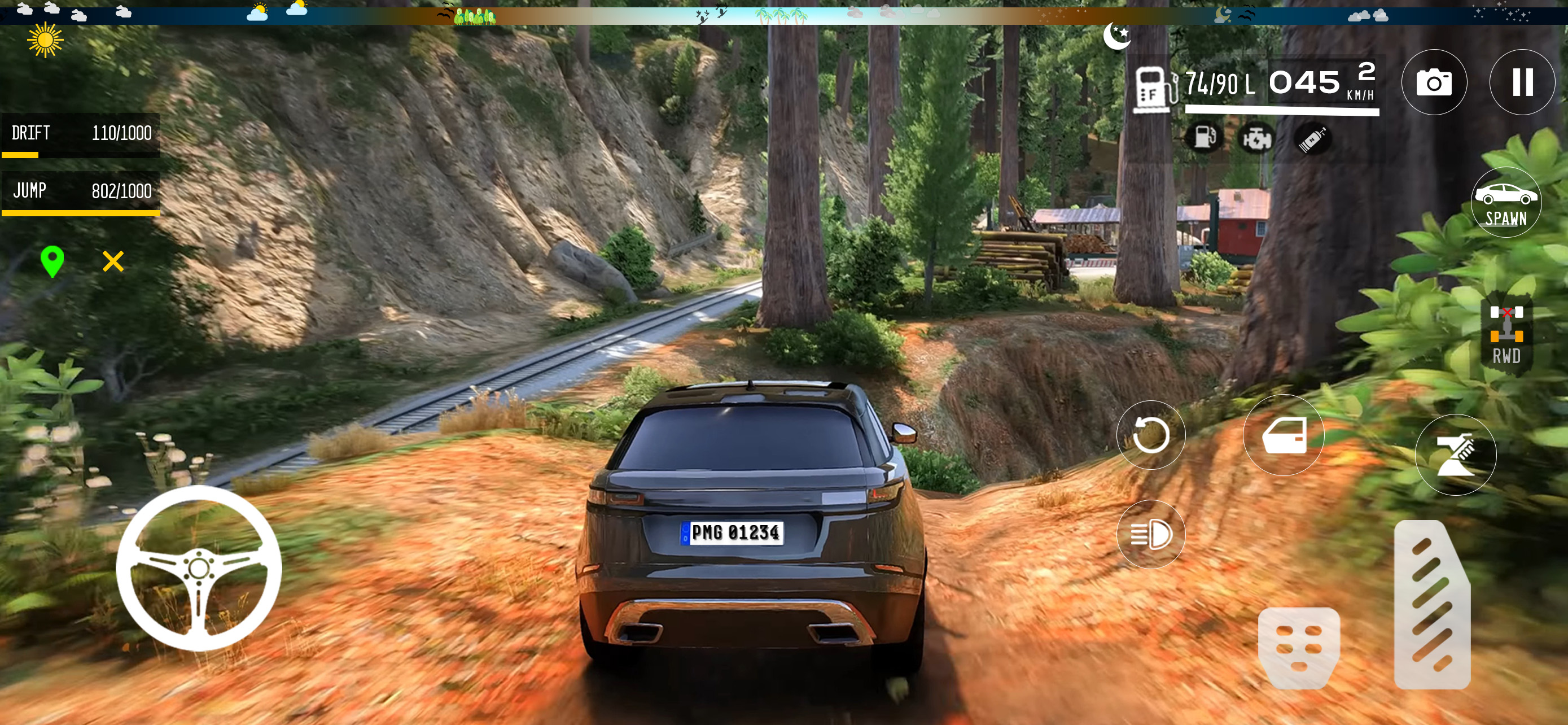Image resolution: width=1568 pixels, height=725 pixels.
Task: Click the fuel refill icon
Action: point(1203,138)
